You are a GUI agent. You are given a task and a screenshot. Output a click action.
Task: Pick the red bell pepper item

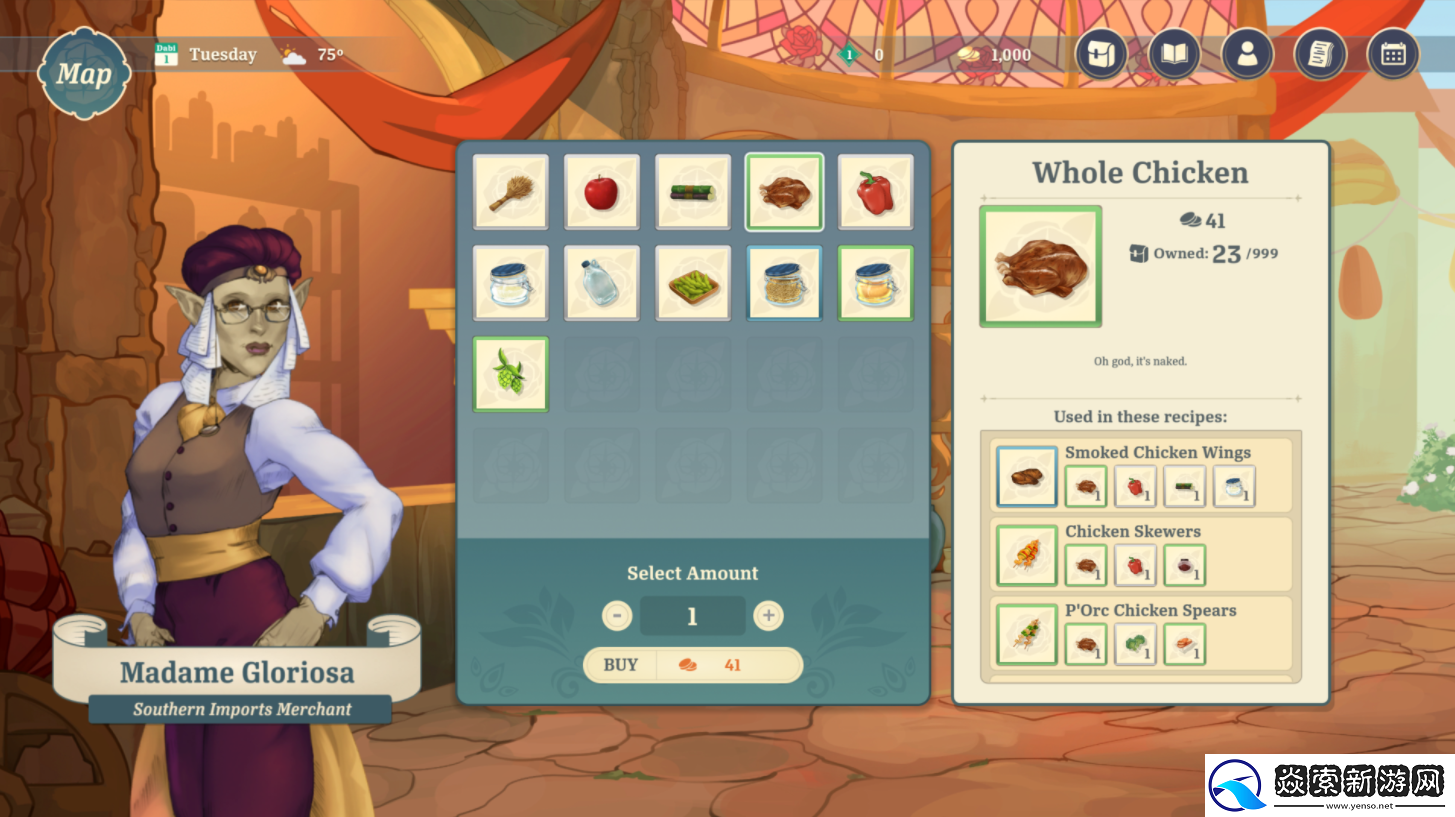tap(875, 192)
